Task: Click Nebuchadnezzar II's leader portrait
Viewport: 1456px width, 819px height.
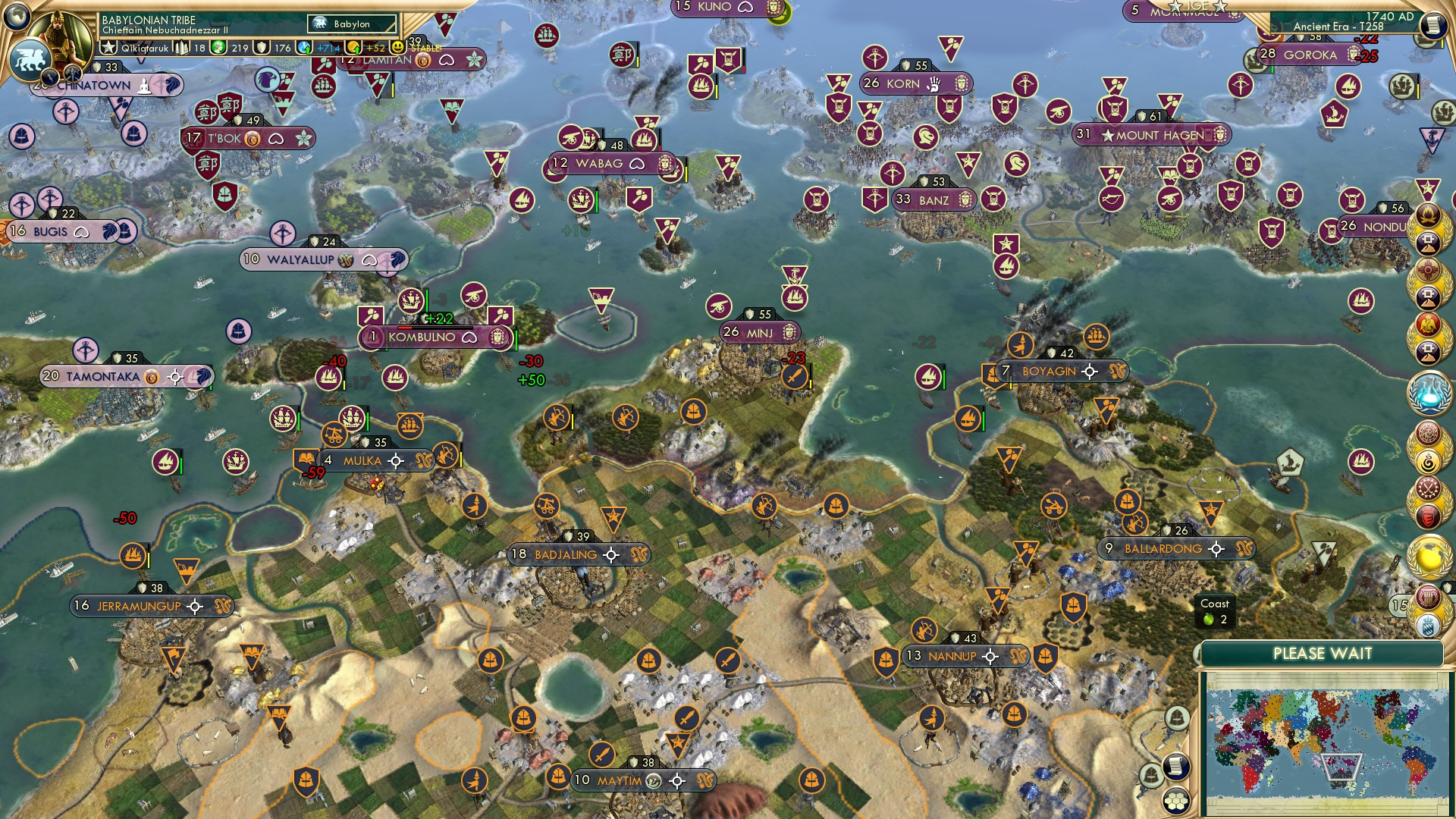Action: click(x=58, y=34)
